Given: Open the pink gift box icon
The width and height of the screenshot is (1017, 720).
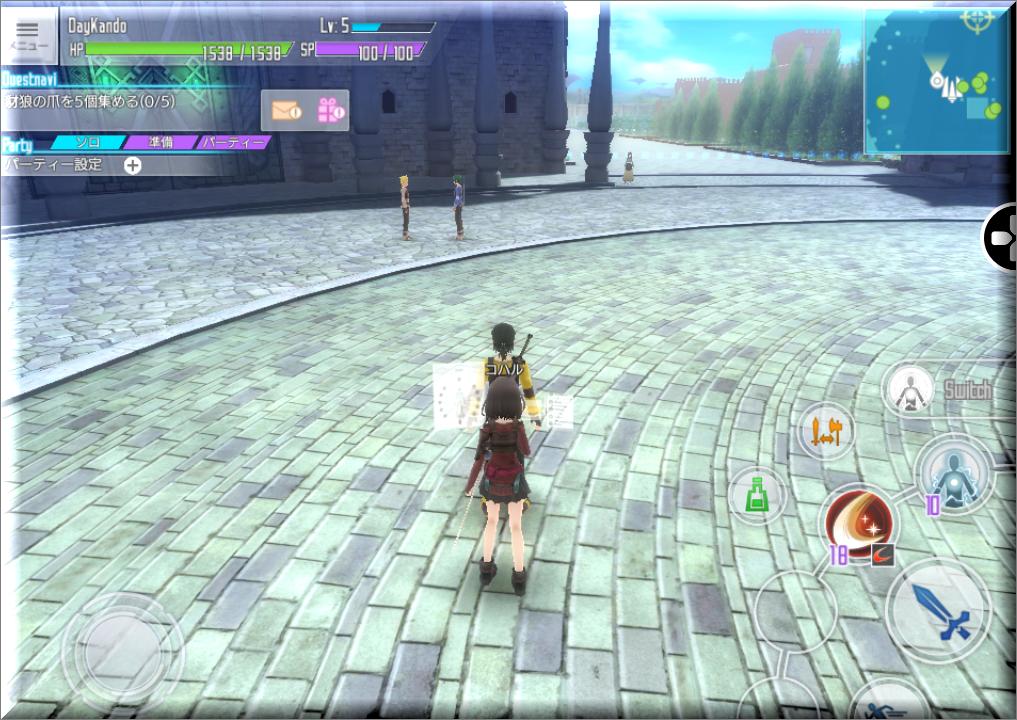Looking at the screenshot, I should click(331, 110).
